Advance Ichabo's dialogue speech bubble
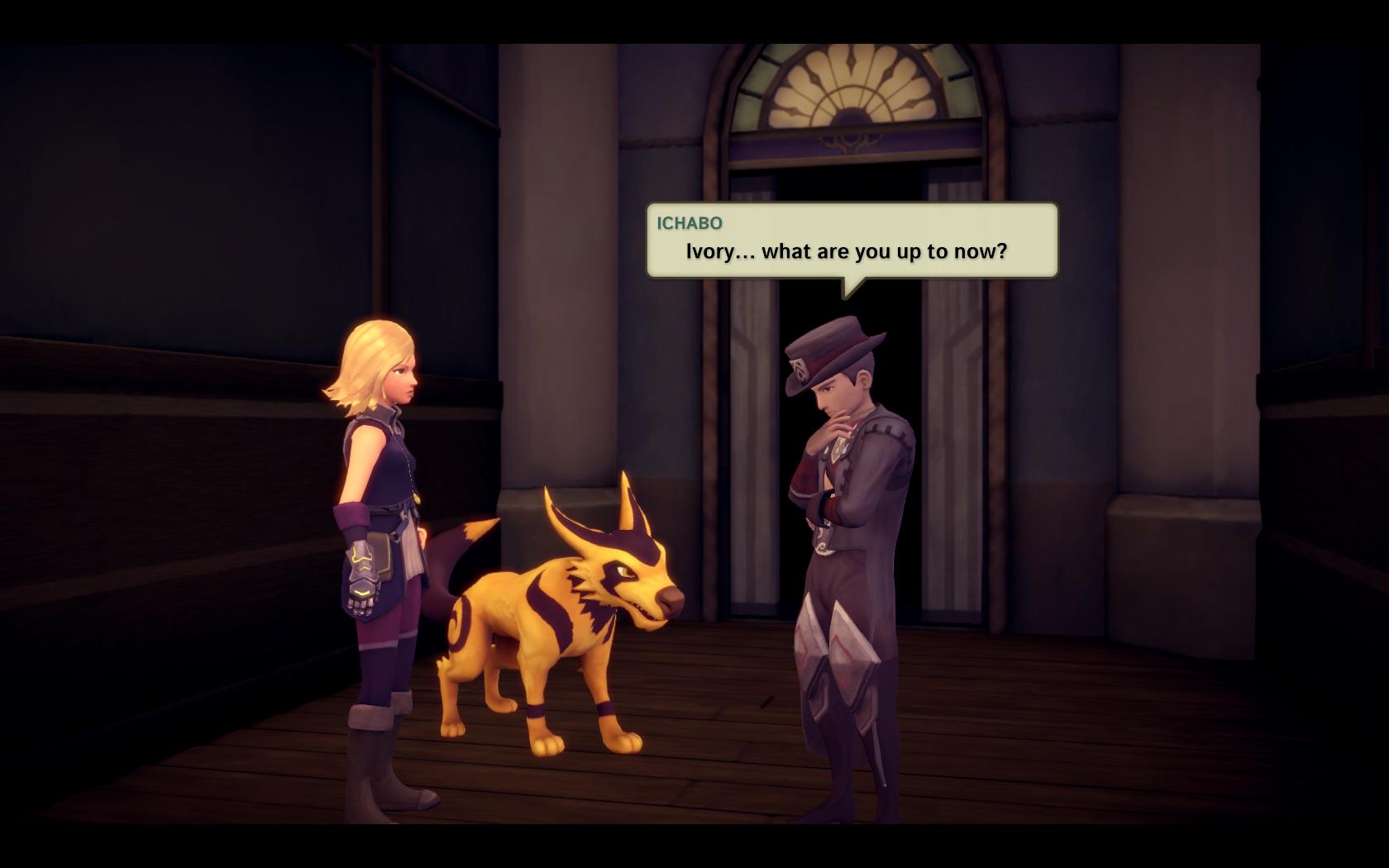The width and height of the screenshot is (1389, 868). pos(852,241)
